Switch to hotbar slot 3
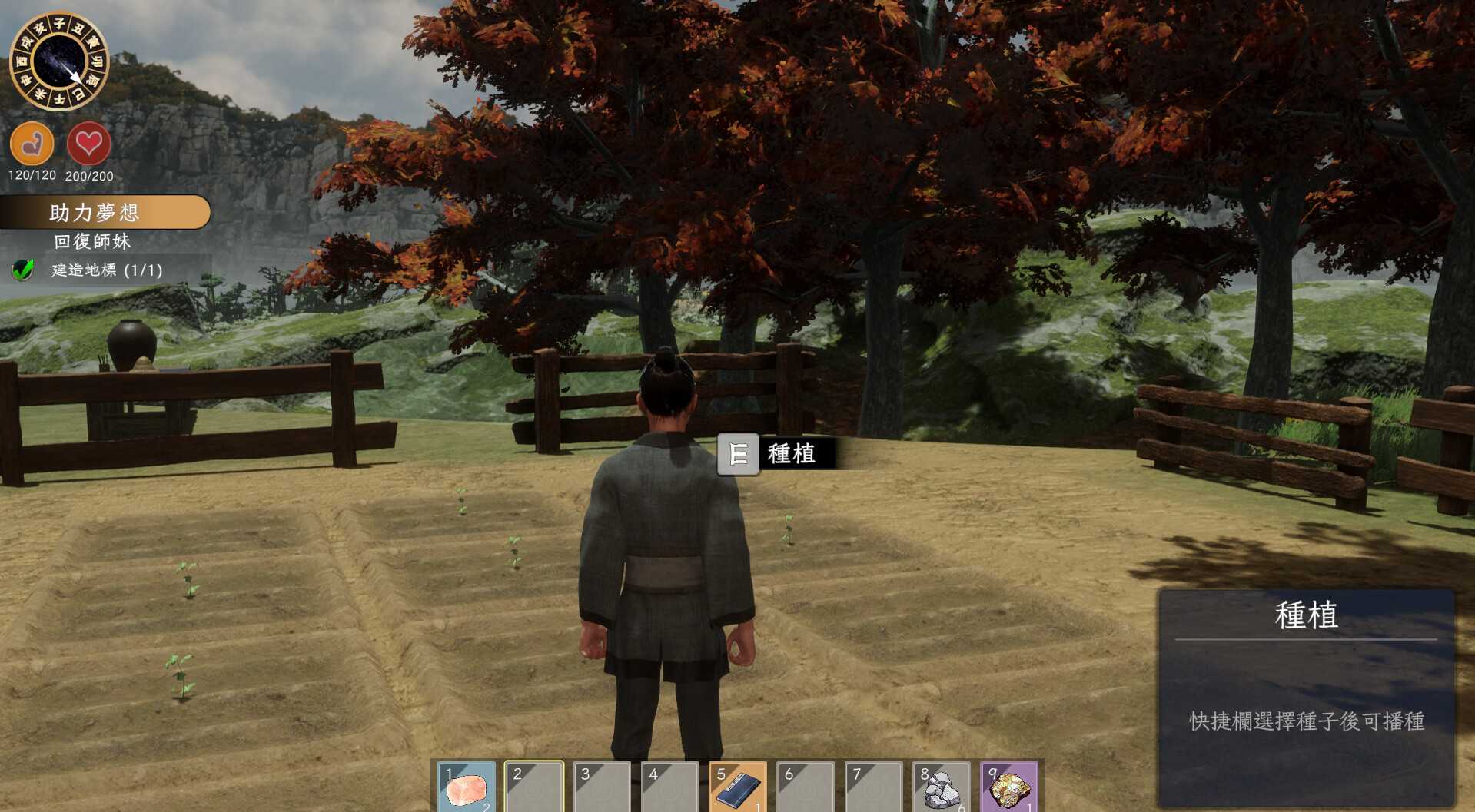 [x=602, y=788]
